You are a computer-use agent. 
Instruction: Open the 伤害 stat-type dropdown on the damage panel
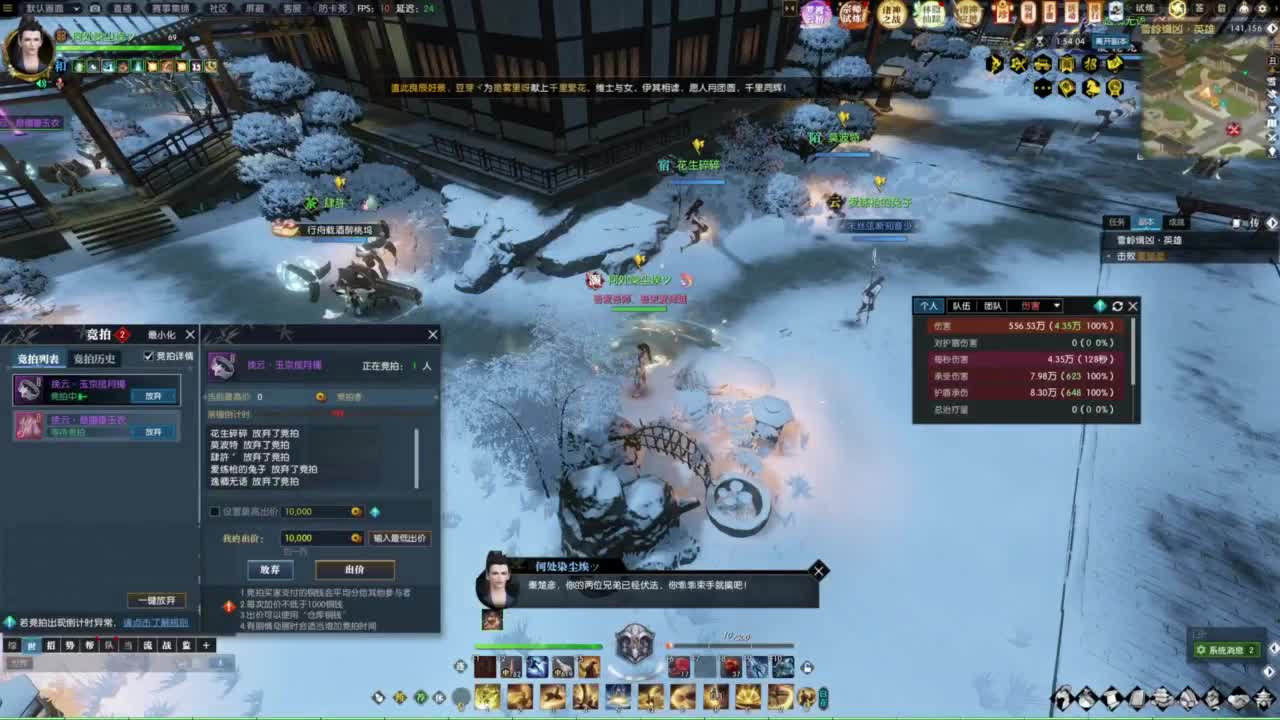[x=1057, y=306]
